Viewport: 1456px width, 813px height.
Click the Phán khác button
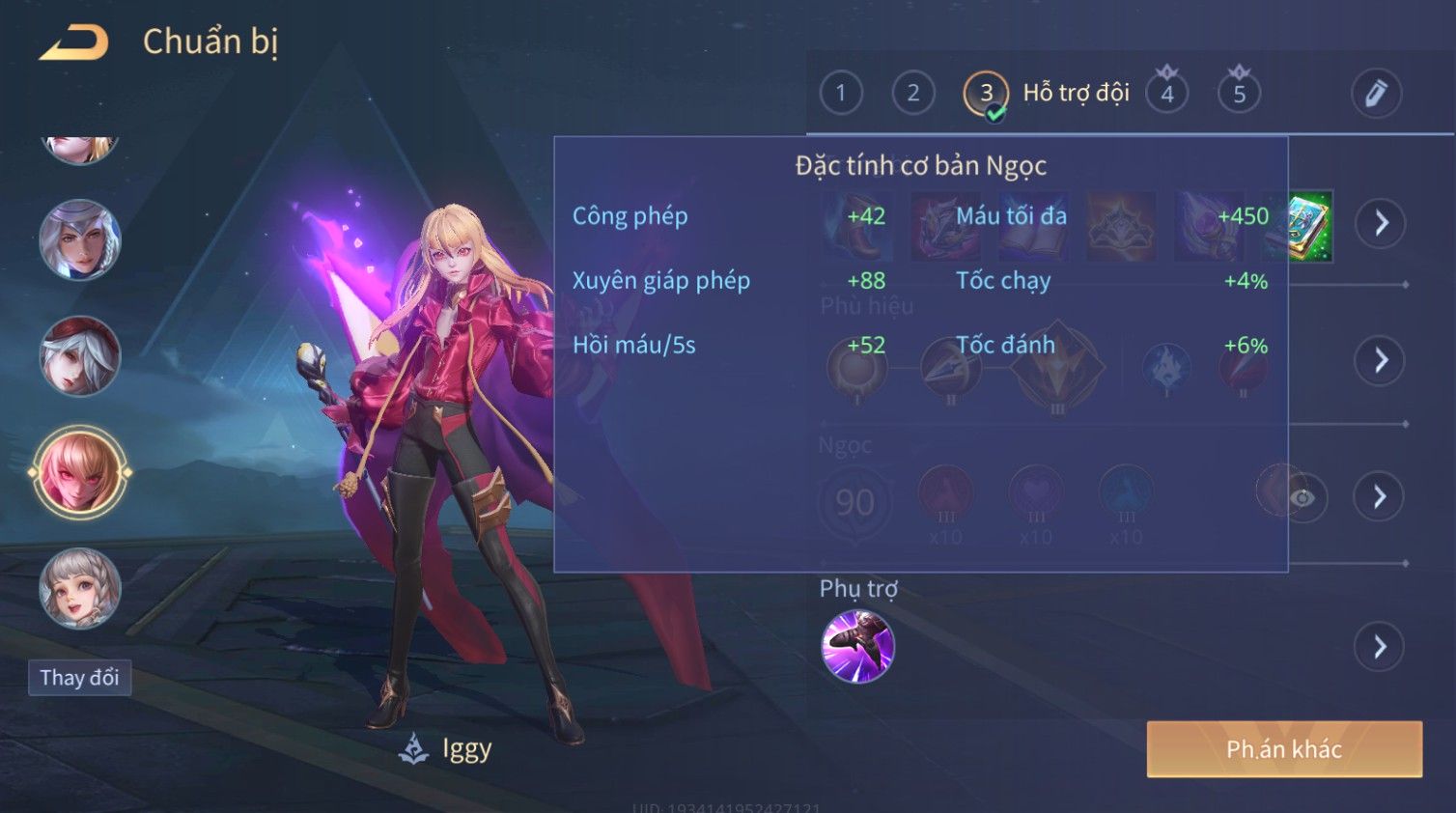[1283, 749]
